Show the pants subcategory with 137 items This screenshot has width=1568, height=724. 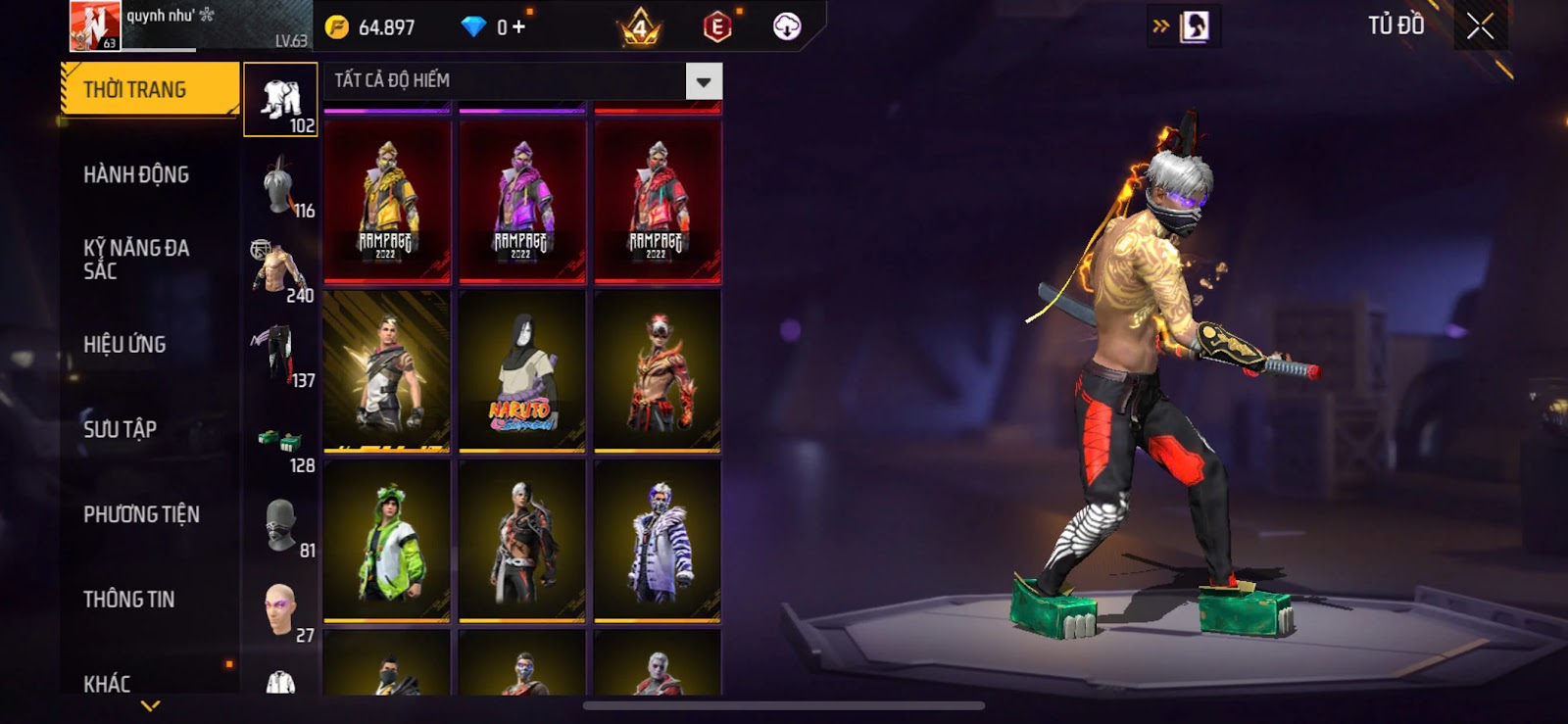(280, 356)
